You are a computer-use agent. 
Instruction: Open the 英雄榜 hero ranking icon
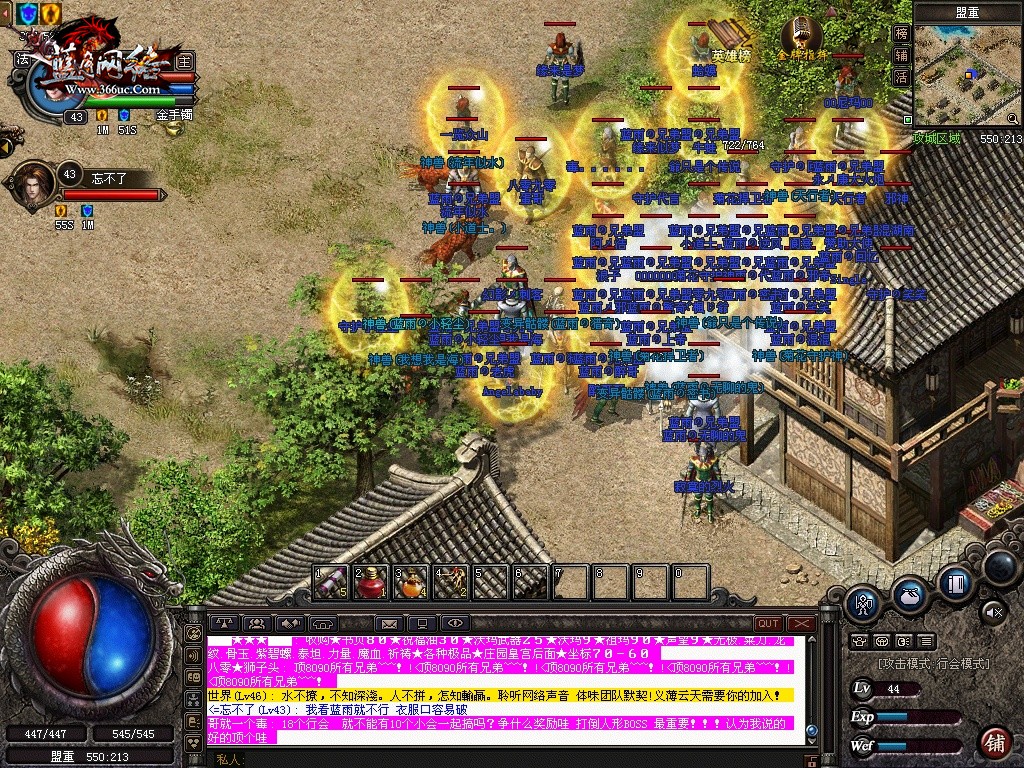point(731,38)
